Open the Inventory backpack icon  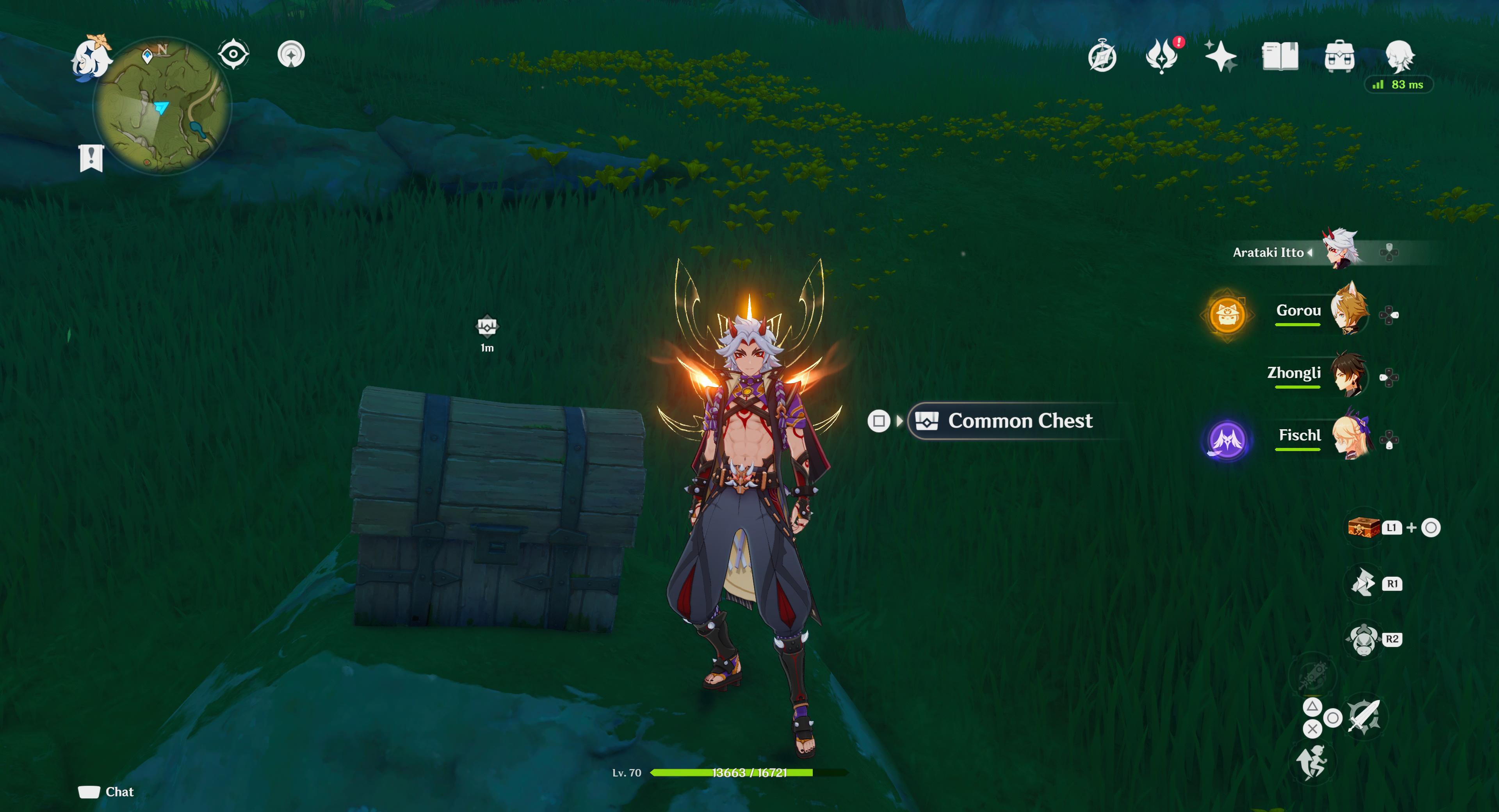click(1341, 57)
